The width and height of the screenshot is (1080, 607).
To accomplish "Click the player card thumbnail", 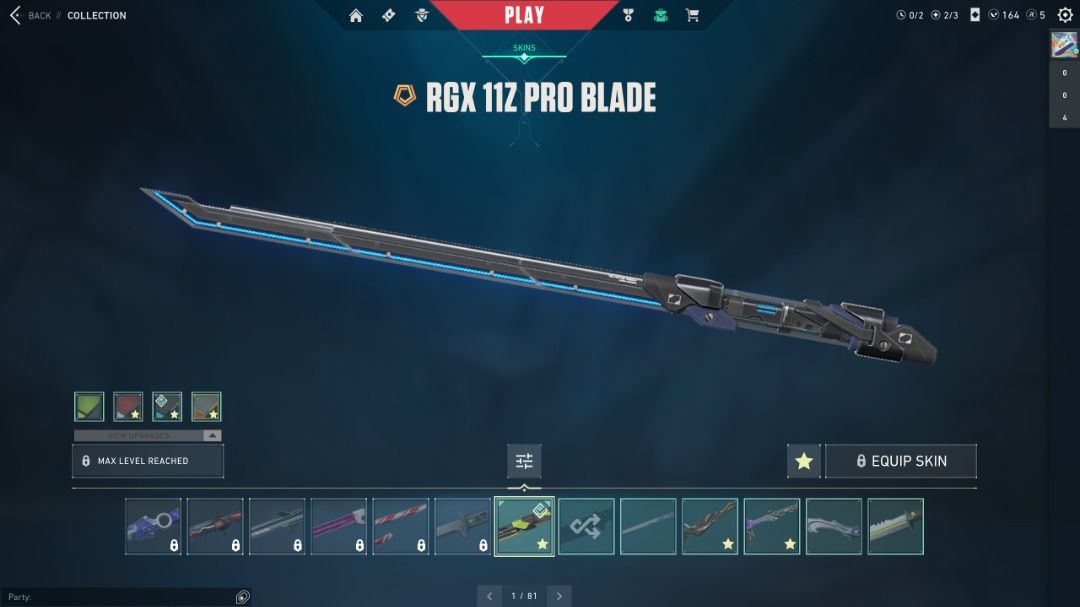I will pyautogui.click(x=1063, y=45).
